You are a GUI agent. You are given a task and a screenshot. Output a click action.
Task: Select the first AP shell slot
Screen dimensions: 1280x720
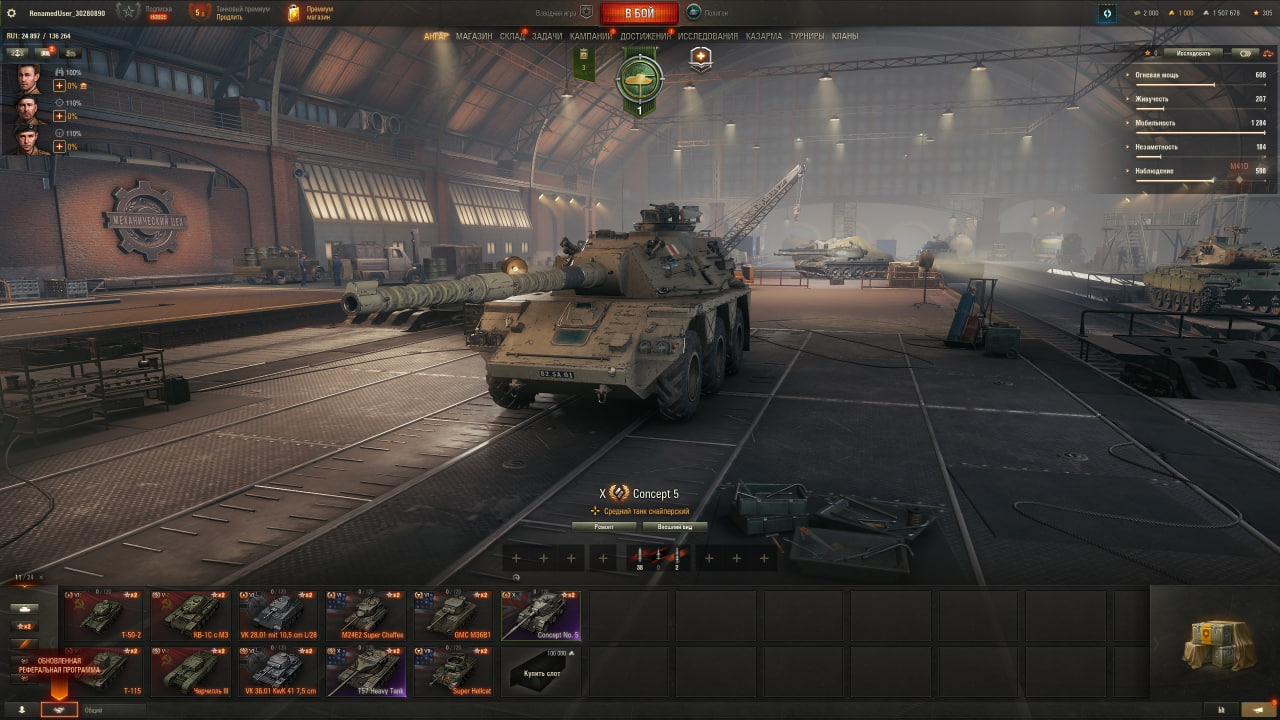pos(639,556)
